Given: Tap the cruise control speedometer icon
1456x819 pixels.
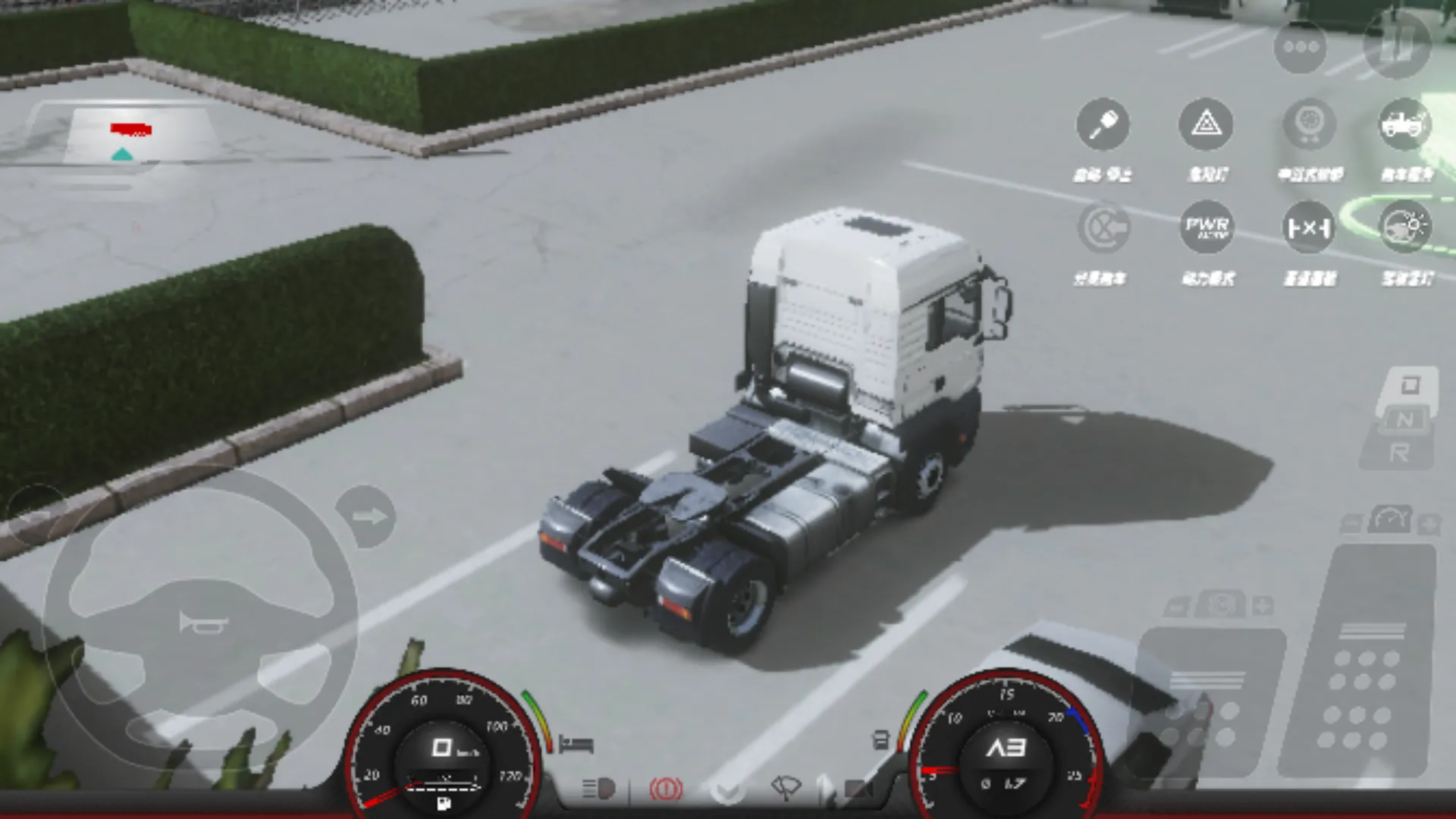Looking at the screenshot, I should coord(1391,521).
